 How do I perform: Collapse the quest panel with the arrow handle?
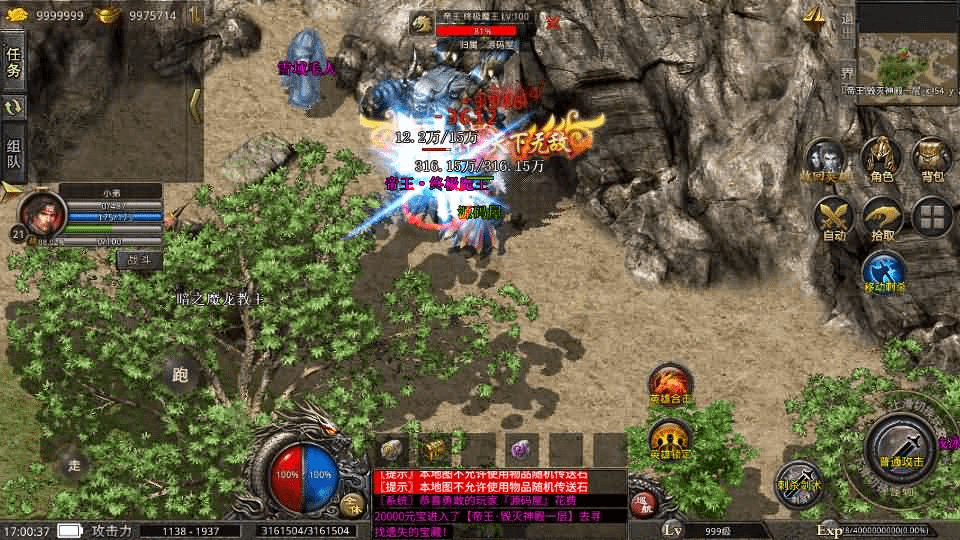tap(196, 105)
